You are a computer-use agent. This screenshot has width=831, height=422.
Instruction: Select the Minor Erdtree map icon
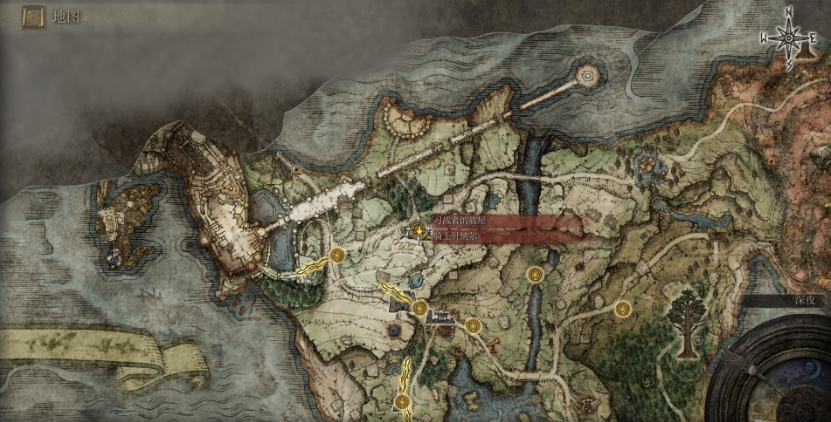tap(687, 318)
